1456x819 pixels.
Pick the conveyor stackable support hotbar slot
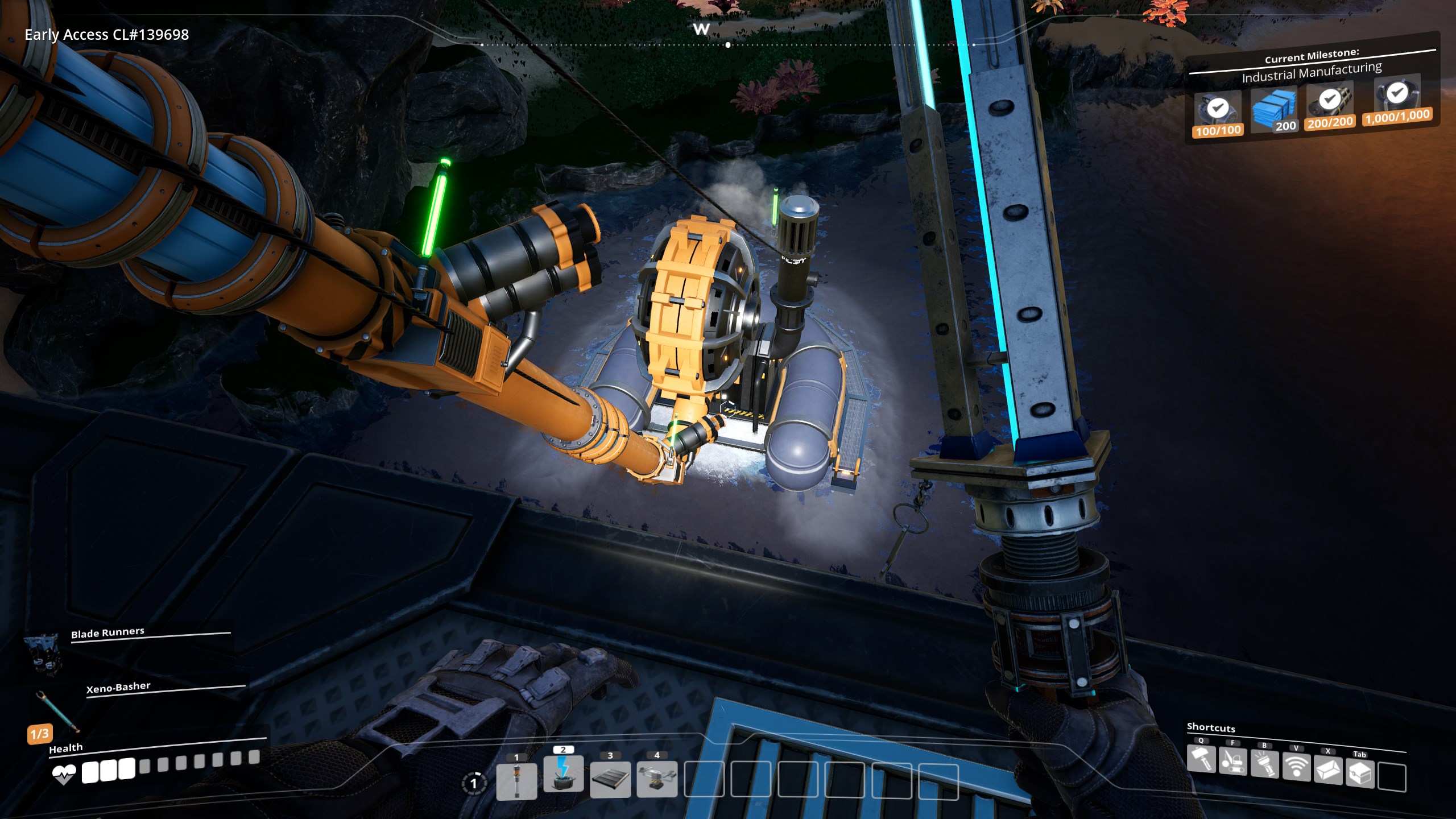(657, 778)
